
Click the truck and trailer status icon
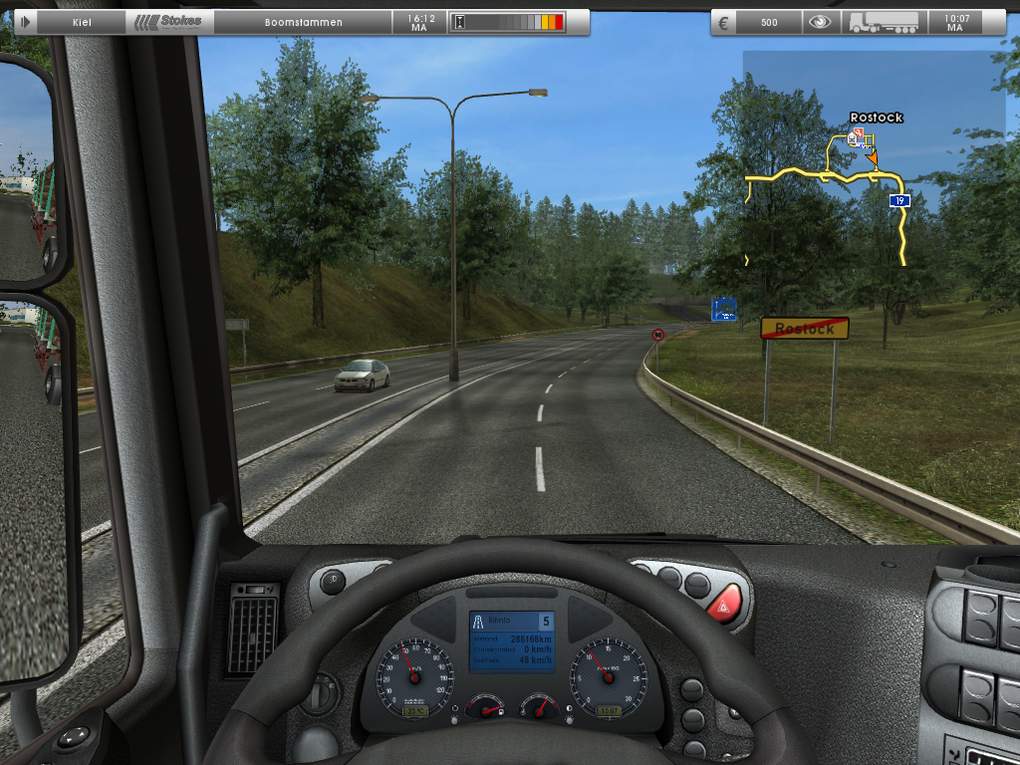(883, 22)
